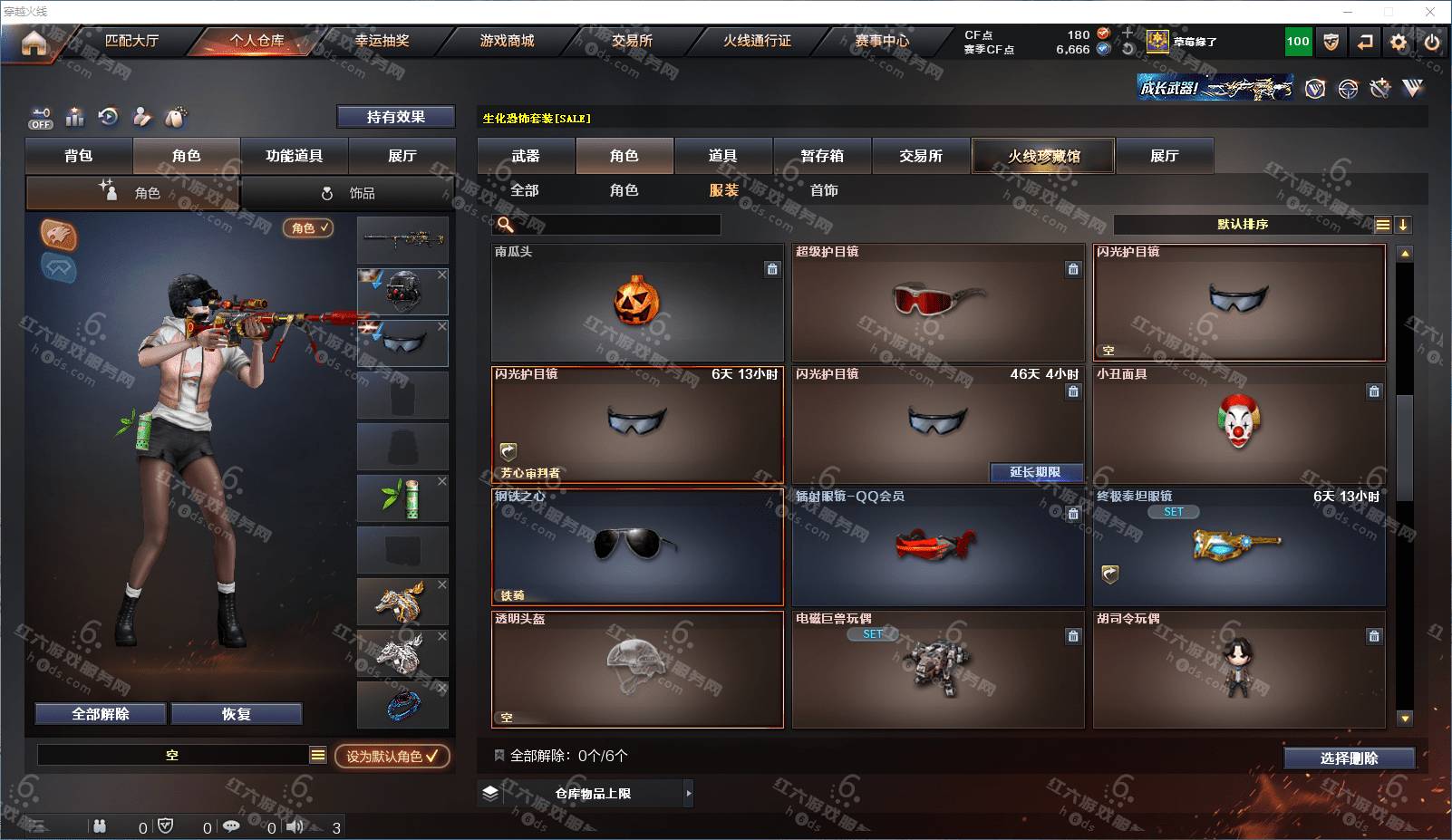This screenshot has width=1452, height=840.
Task: Select the 南瓜头 pumpkin head item
Action: [x=636, y=303]
